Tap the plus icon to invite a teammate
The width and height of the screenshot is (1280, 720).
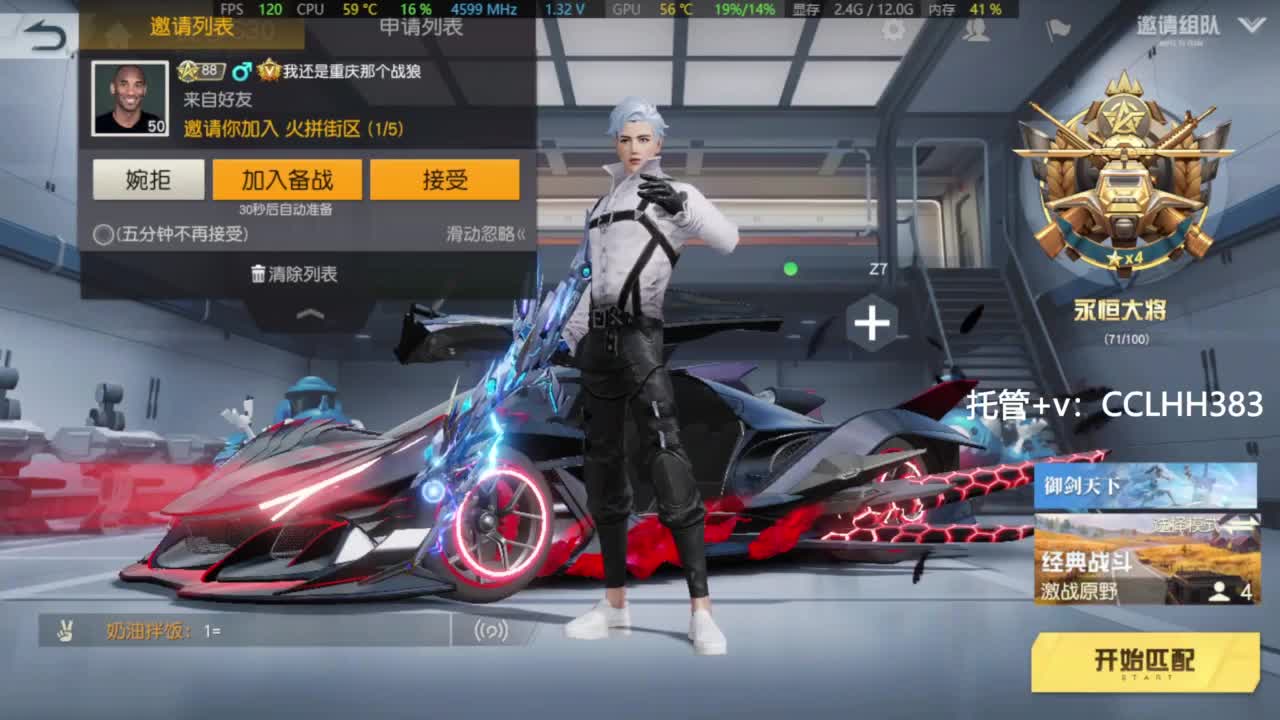(x=869, y=322)
